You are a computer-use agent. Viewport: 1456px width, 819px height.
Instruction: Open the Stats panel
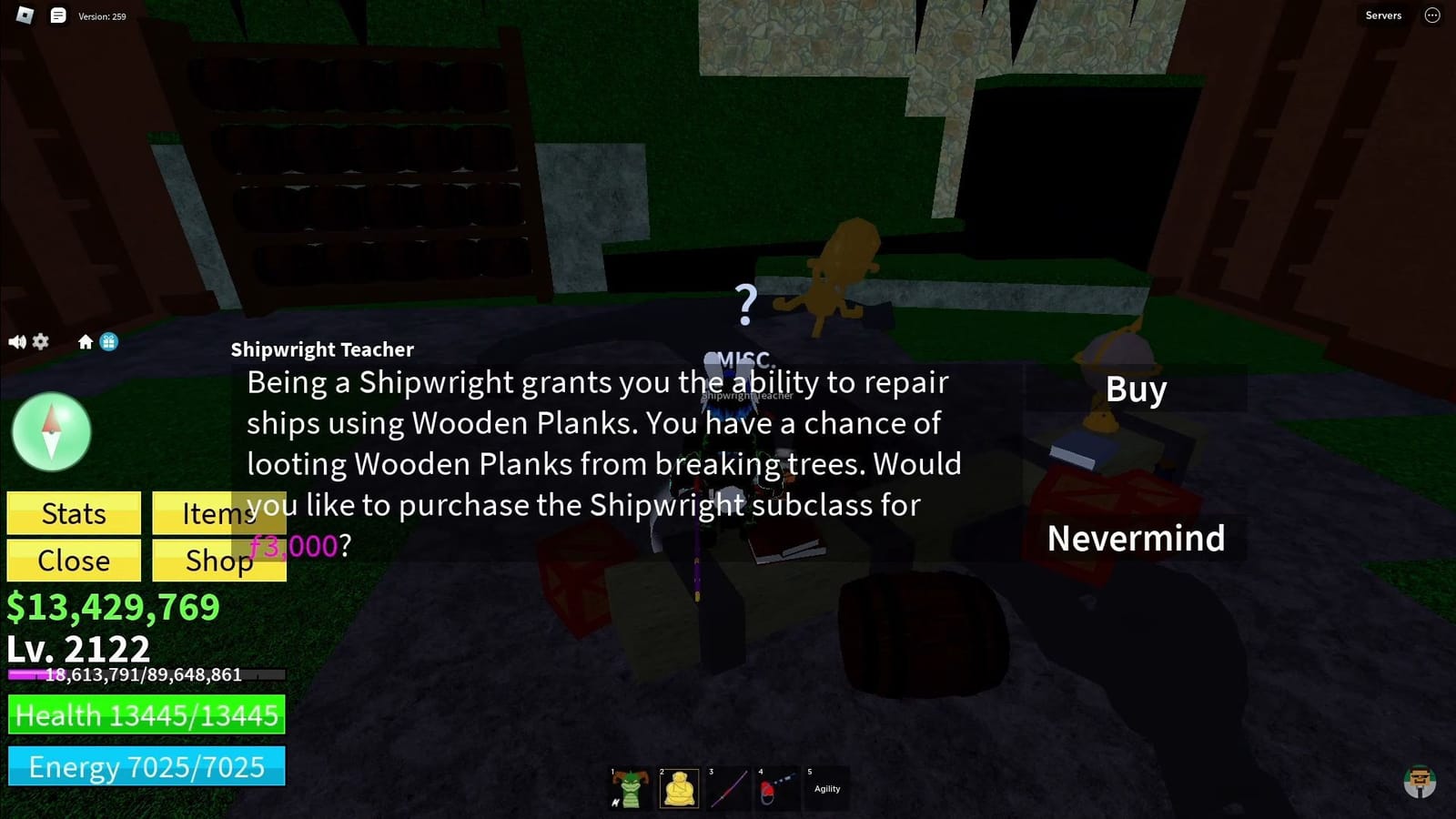tap(73, 513)
